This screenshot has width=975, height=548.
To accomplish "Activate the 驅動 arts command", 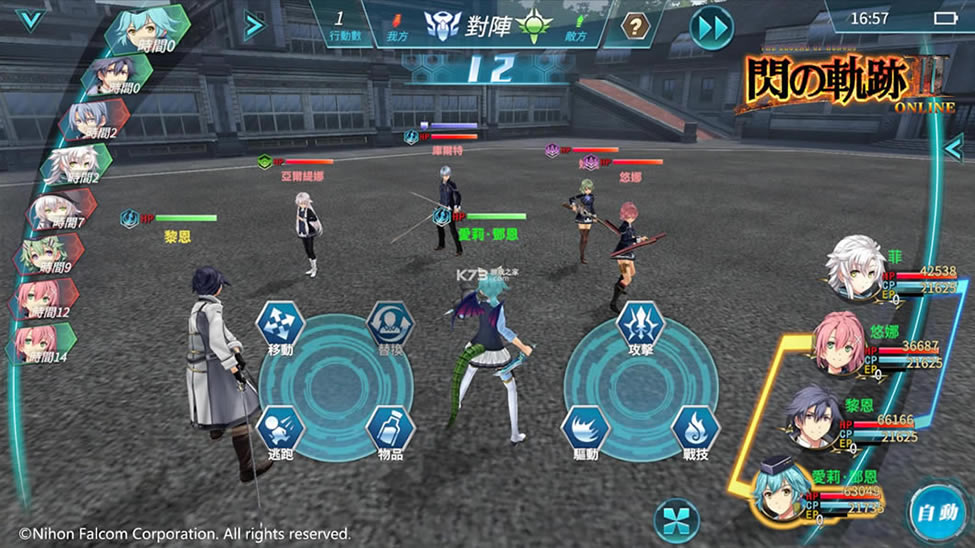I will pyautogui.click(x=586, y=430).
